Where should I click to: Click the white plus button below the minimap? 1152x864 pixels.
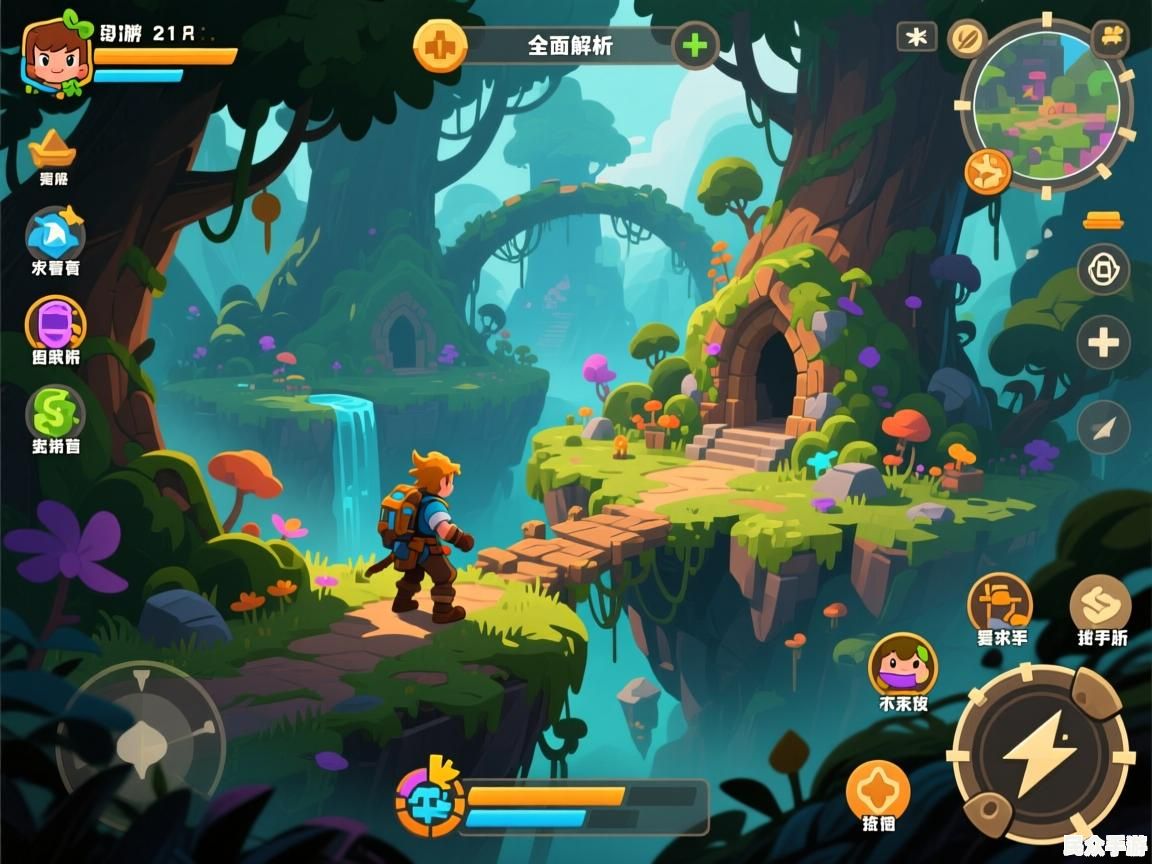point(1103,344)
